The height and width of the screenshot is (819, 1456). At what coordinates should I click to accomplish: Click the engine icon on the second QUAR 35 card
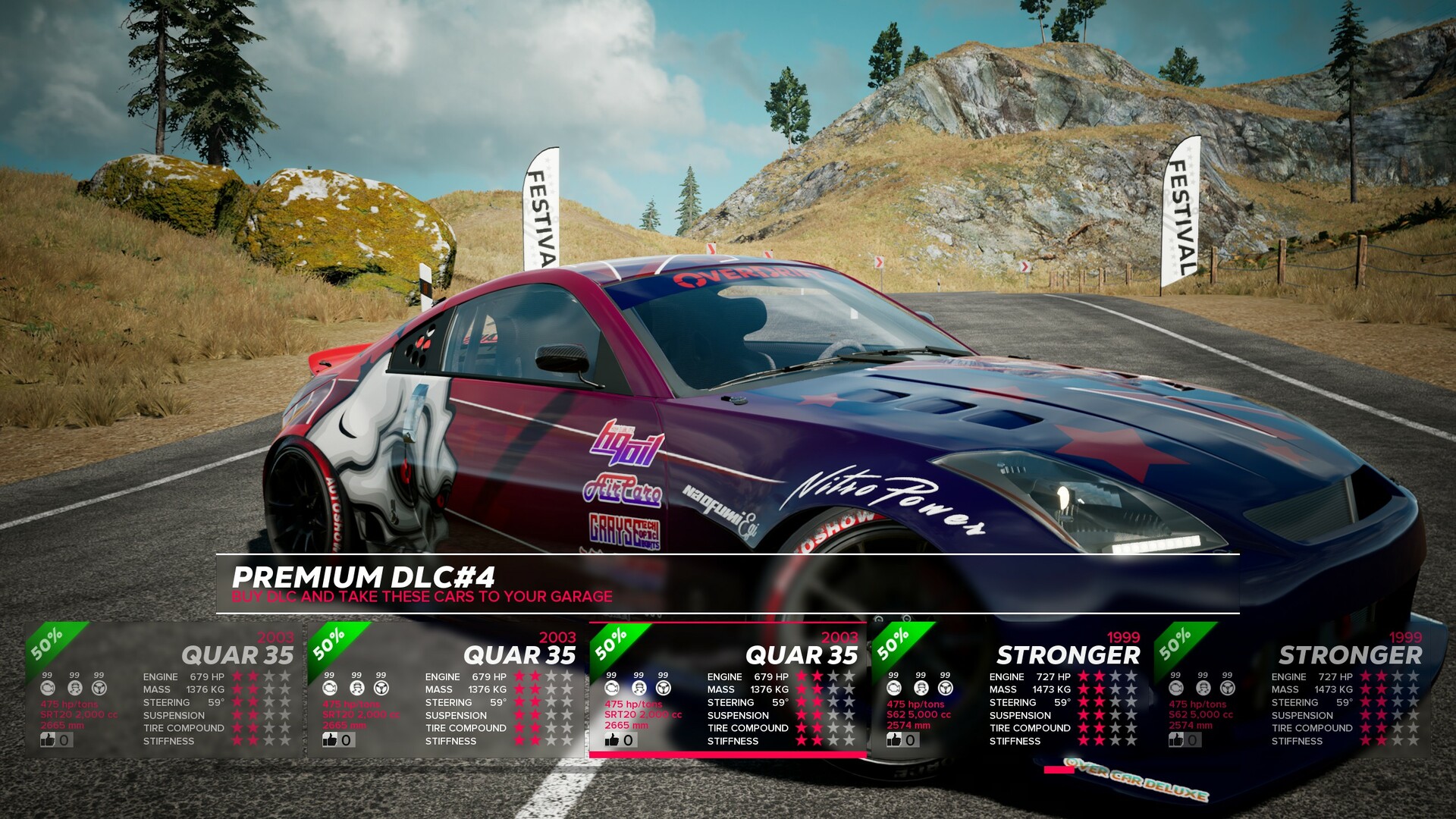[329, 687]
